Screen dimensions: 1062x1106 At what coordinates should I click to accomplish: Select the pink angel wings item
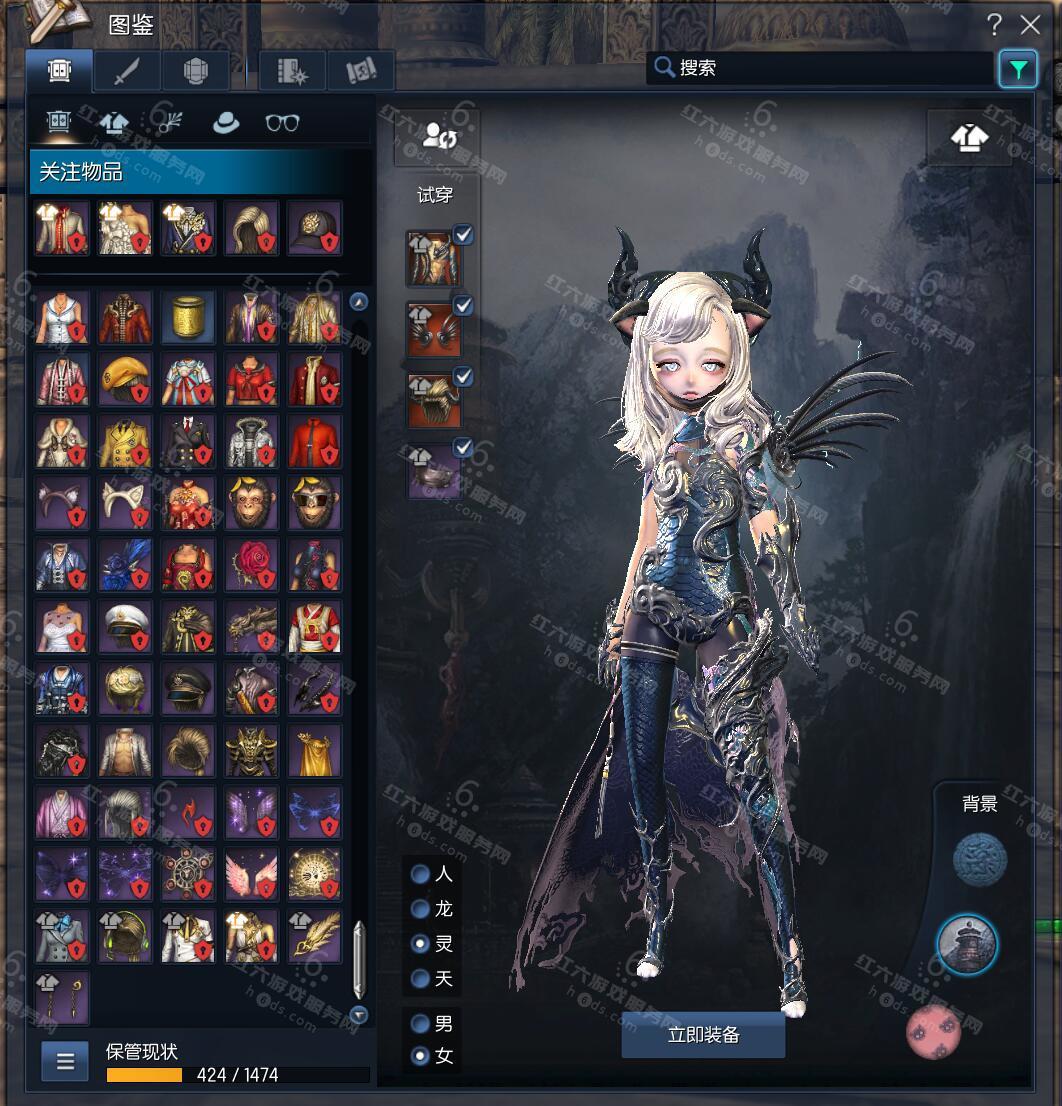coord(251,875)
